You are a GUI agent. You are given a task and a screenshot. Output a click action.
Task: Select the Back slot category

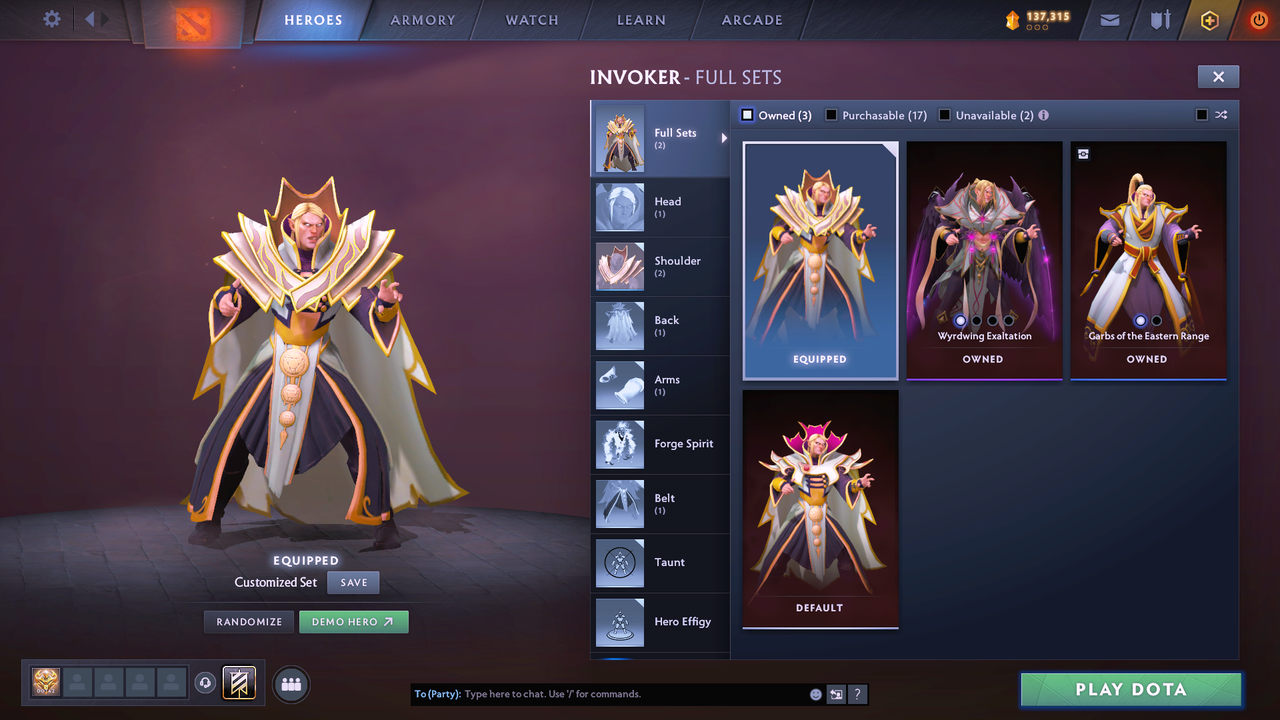[660, 326]
